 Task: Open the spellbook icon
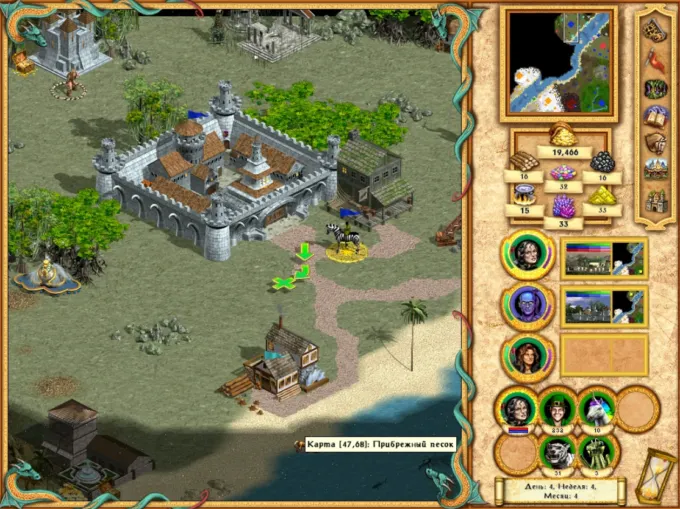tap(656, 116)
